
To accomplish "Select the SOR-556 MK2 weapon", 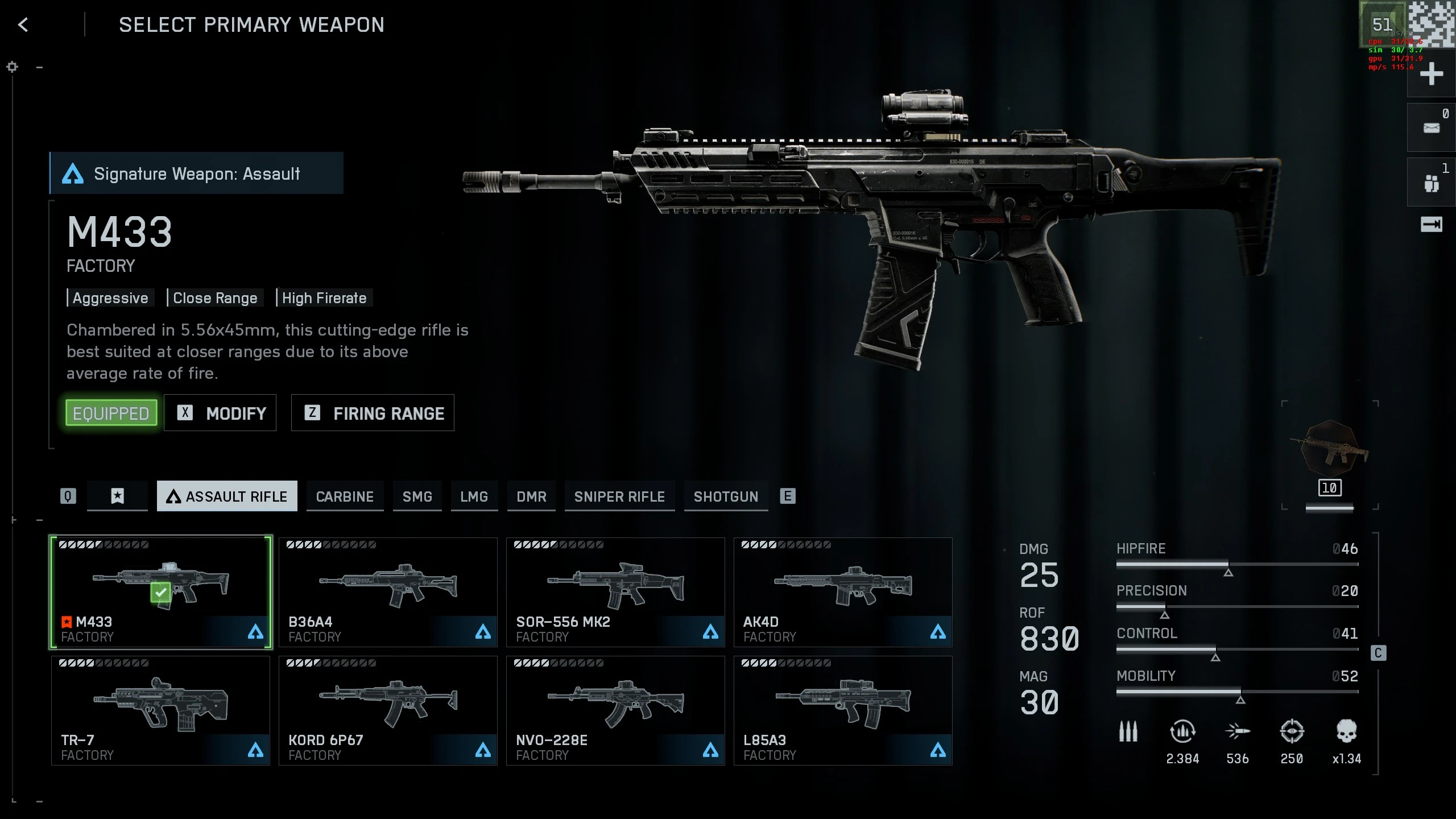I will (615, 592).
